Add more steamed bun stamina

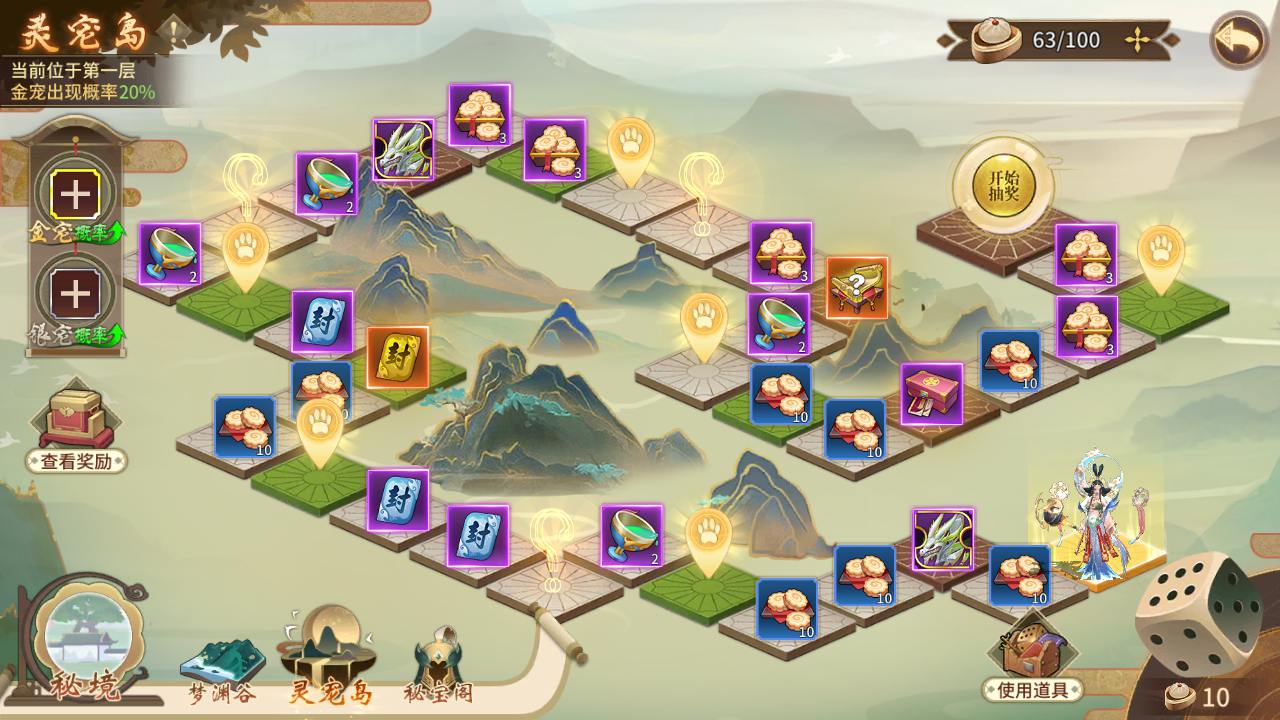[x=1136, y=40]
